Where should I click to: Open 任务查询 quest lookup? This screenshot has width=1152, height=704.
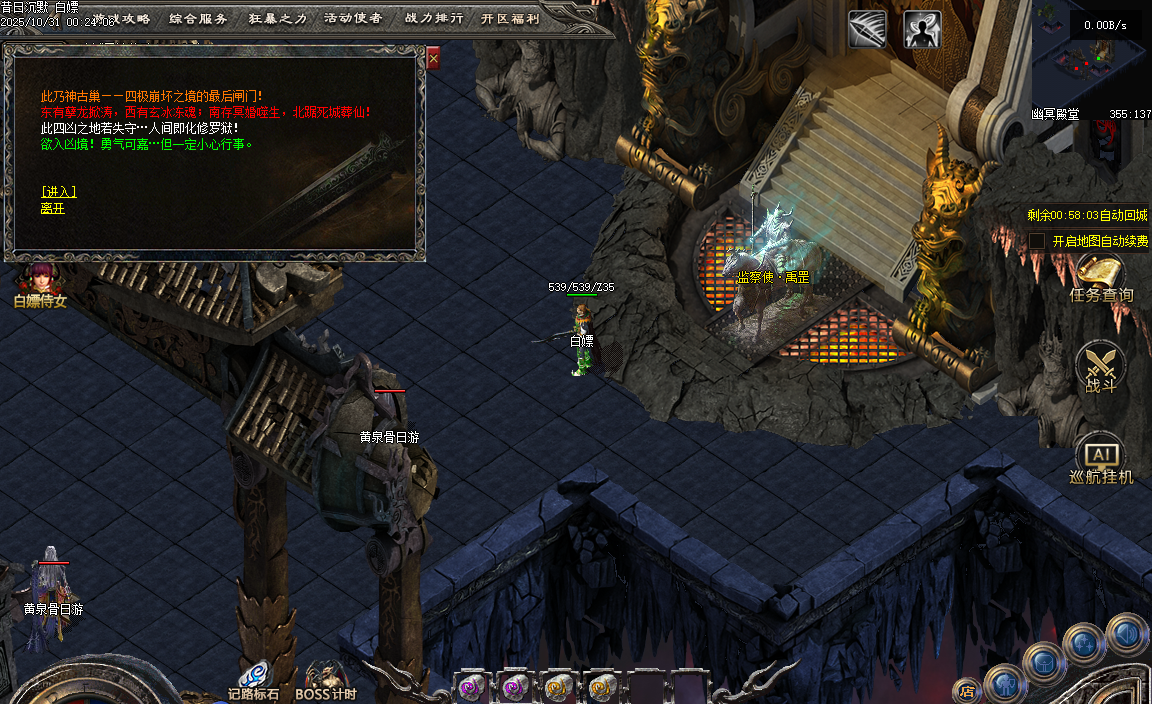[x=1101, y=278]
